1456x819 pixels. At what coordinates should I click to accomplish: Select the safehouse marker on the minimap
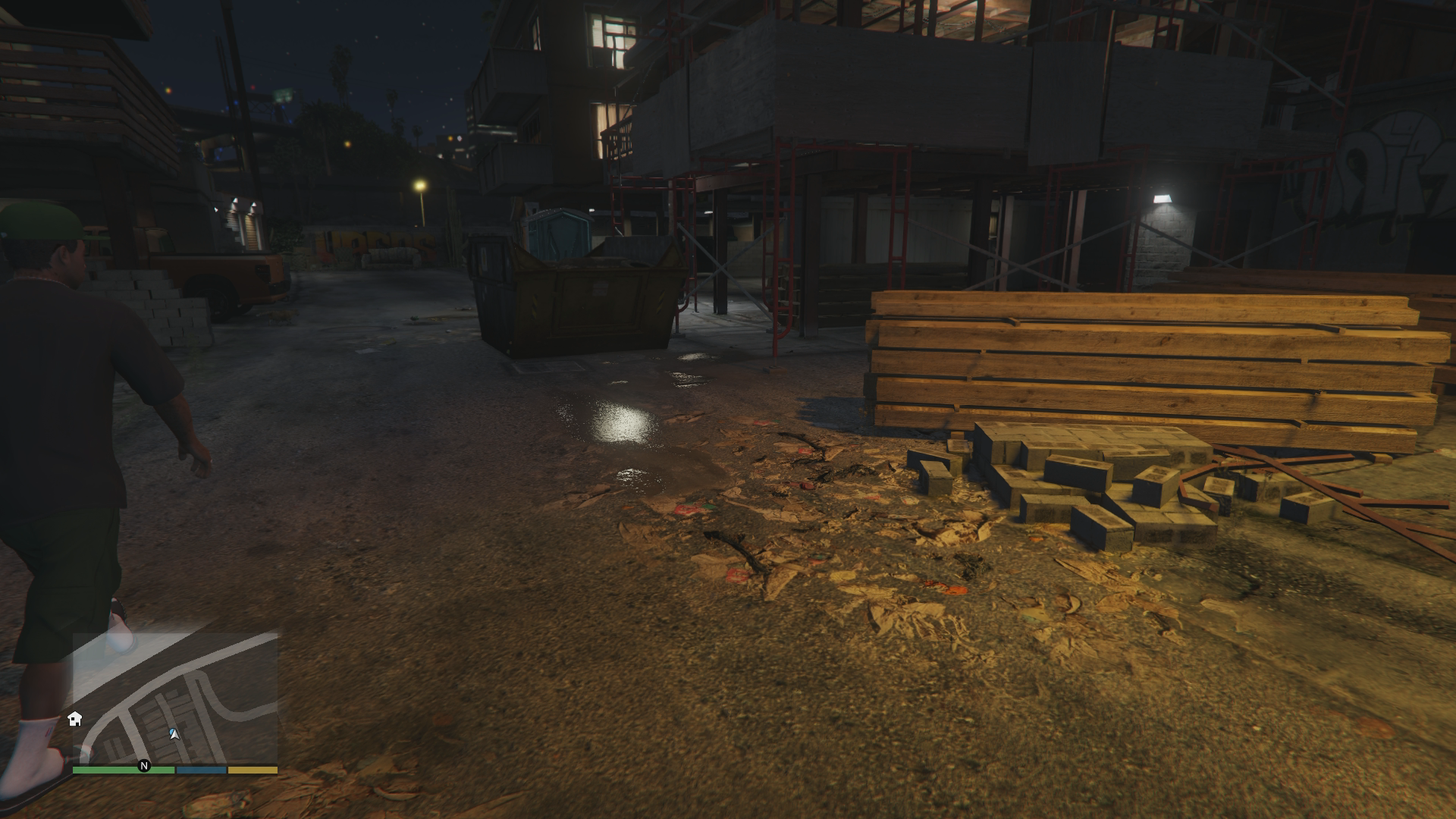[x=75, y=719]
